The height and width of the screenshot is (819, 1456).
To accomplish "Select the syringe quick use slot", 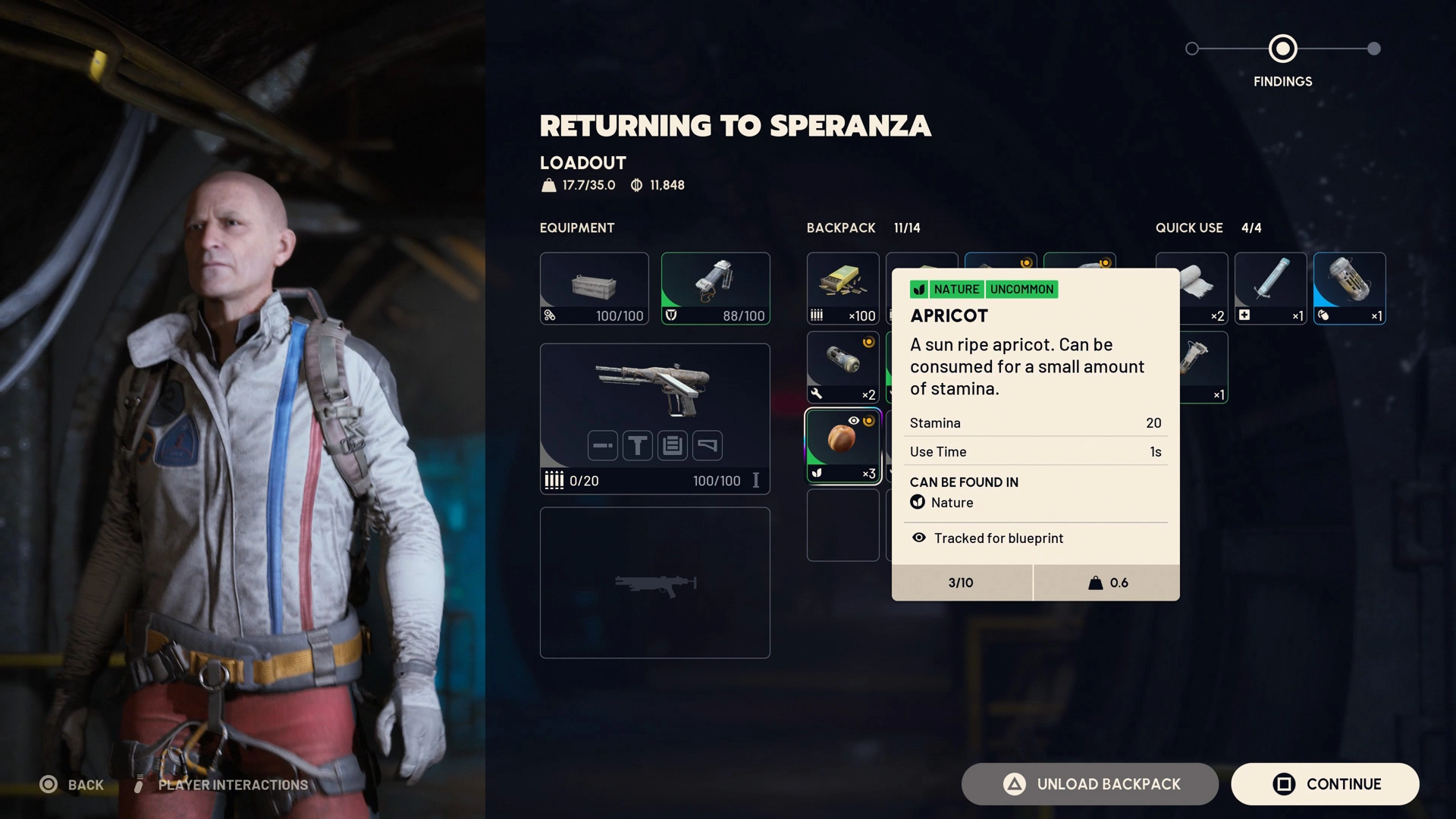I will 1270,288.
